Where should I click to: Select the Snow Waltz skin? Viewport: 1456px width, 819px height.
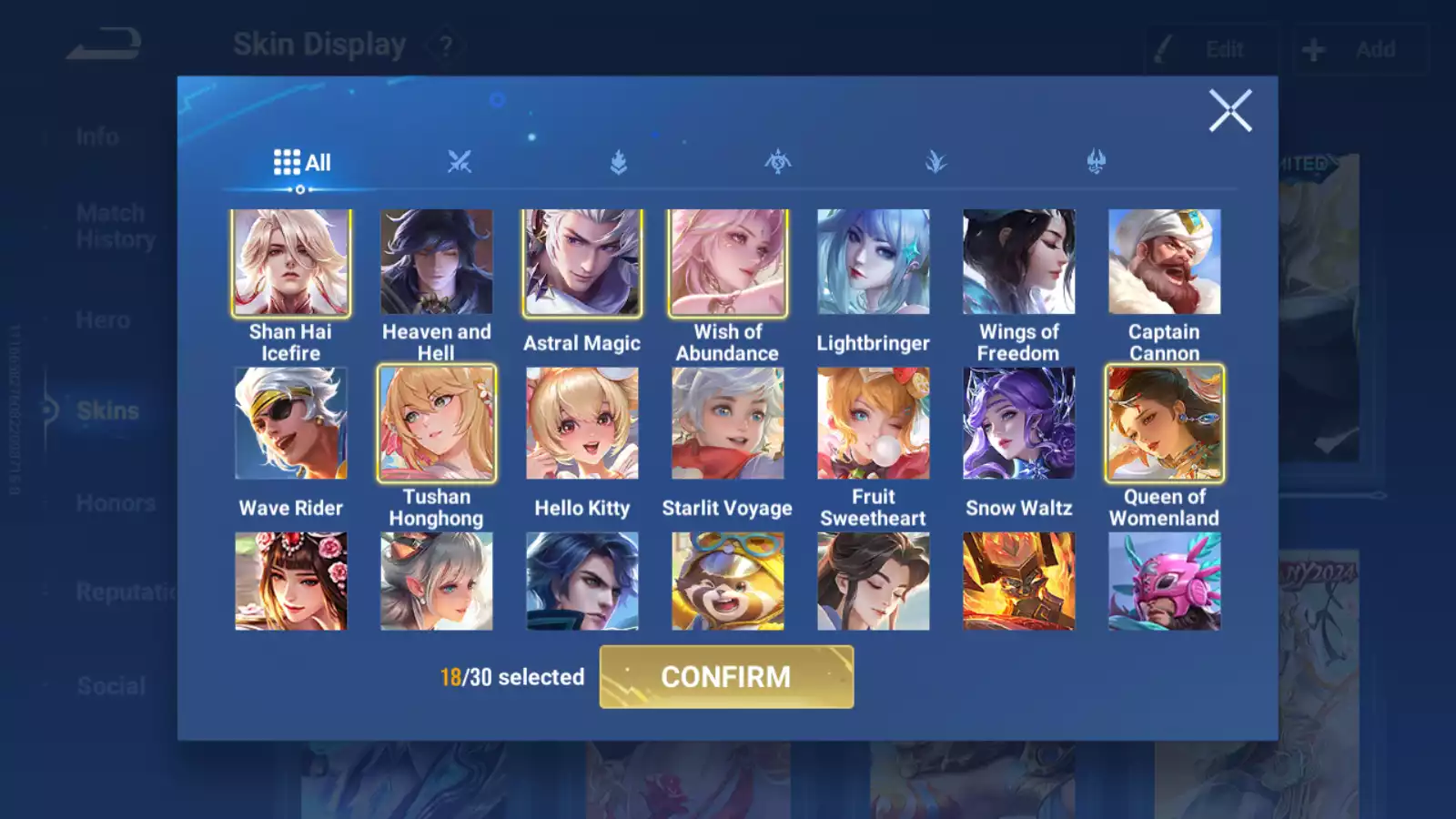coord(1018,423)
